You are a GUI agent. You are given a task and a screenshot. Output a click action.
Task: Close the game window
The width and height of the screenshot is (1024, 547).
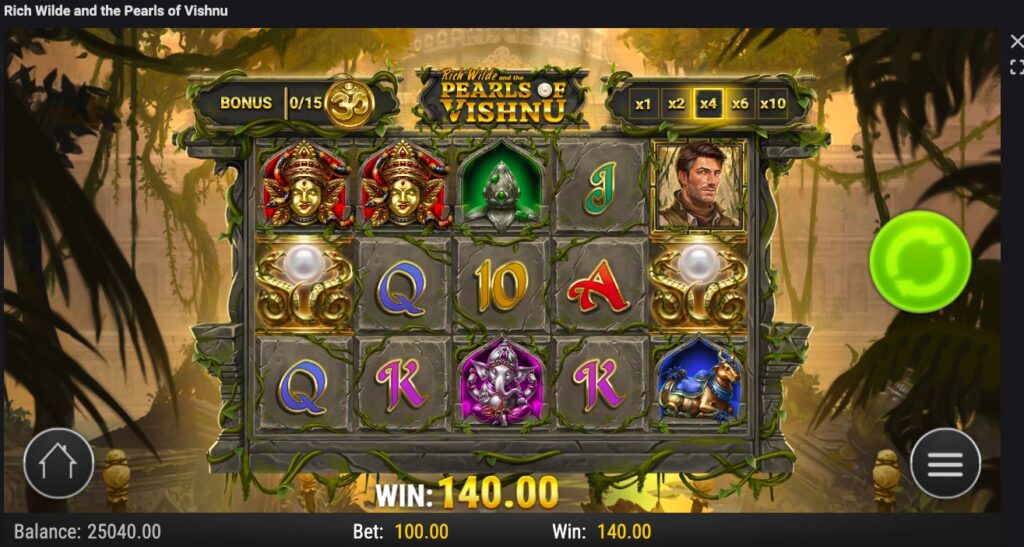pos(1016,41)
